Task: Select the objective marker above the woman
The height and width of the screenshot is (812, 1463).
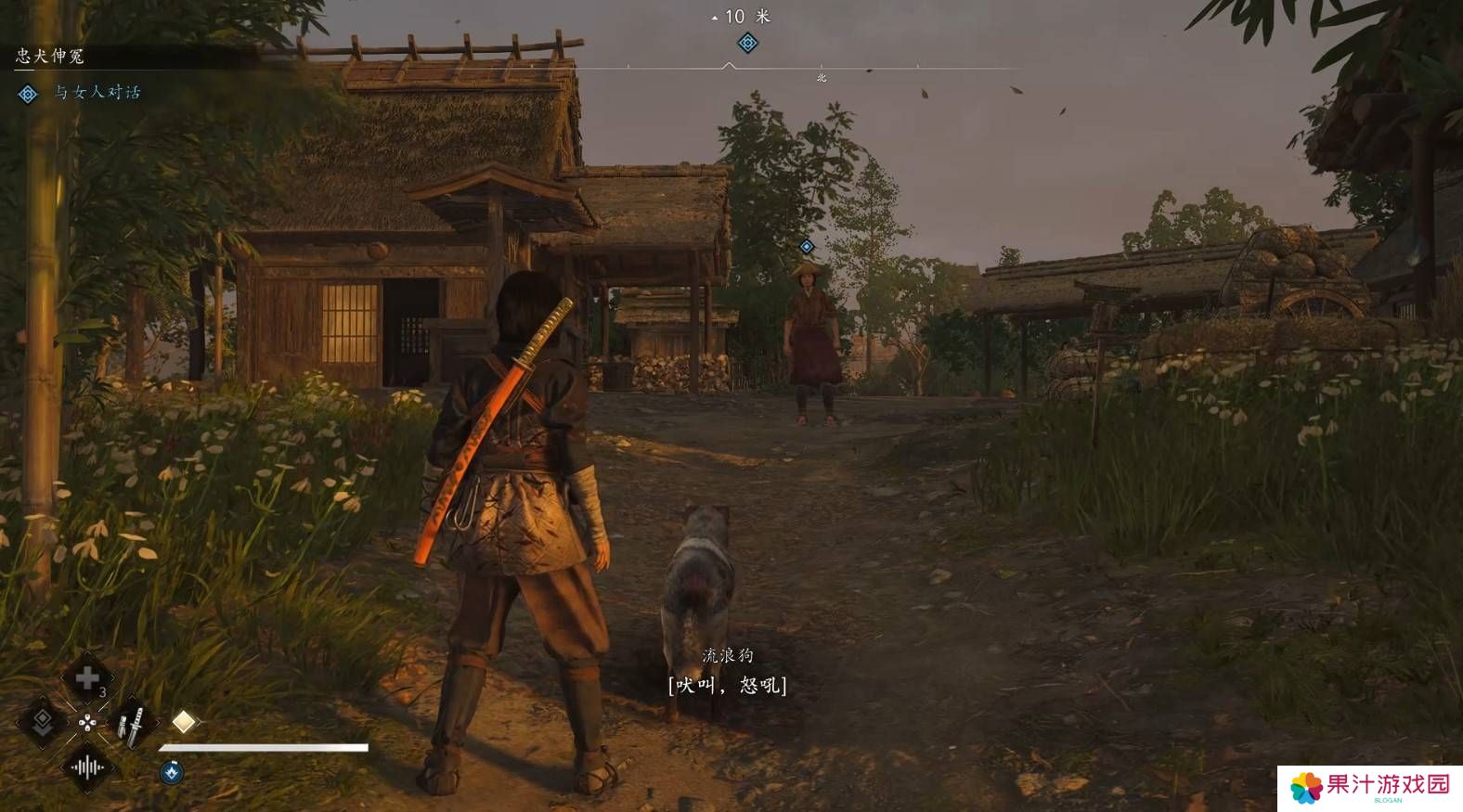Action: 807,246
